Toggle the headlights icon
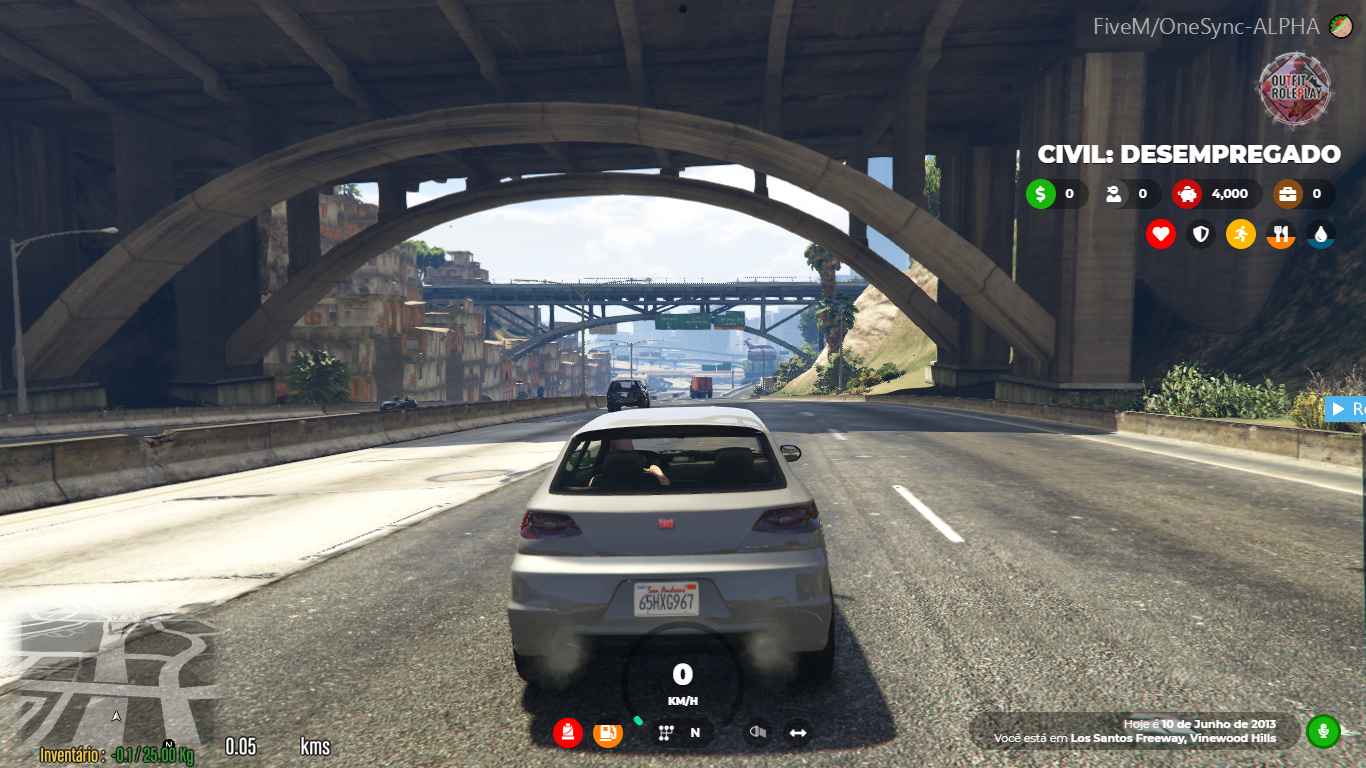Image resolution: width=1366 pixels, height=768 pixels. point(758,733)
